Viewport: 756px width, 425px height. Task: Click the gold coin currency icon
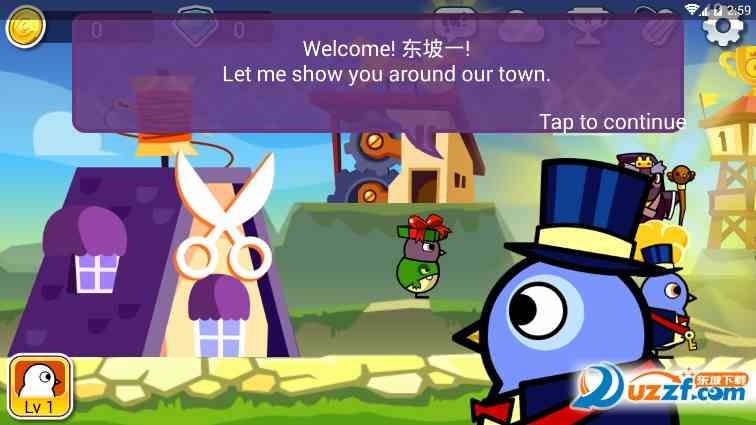click(x=25, y=28)
